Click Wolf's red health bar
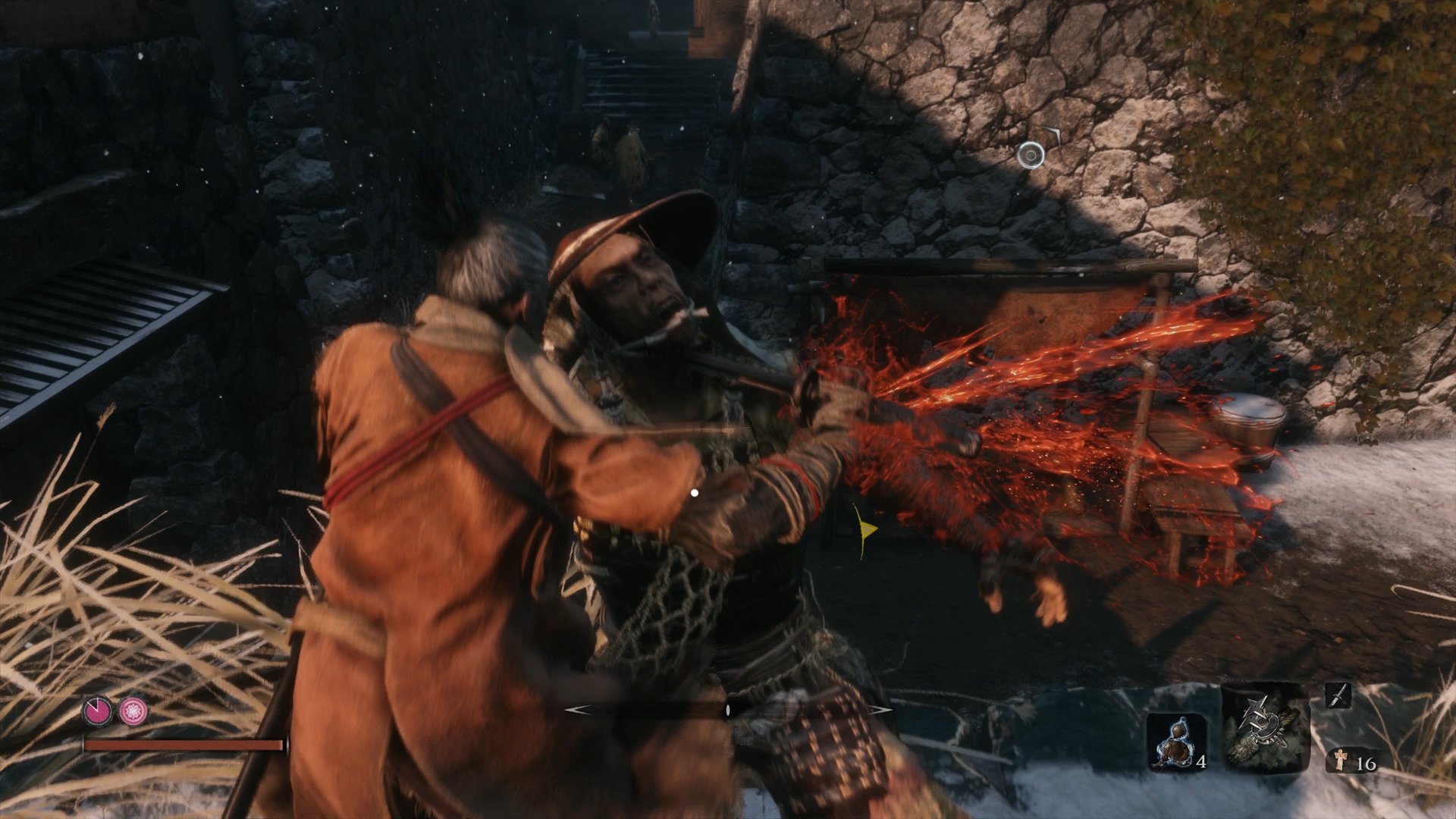1456x819 pixels. pyautogui.click(x=182, y=744)
